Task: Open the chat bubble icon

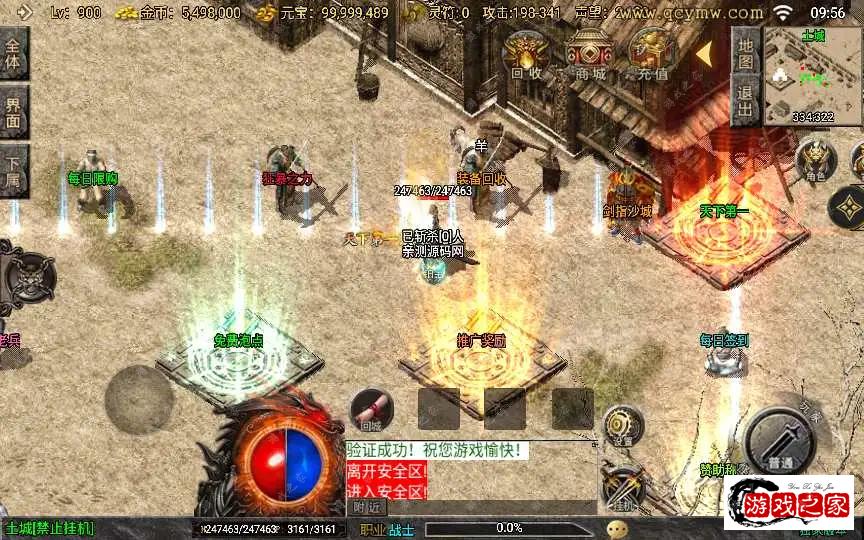Action: pos(617,528)
